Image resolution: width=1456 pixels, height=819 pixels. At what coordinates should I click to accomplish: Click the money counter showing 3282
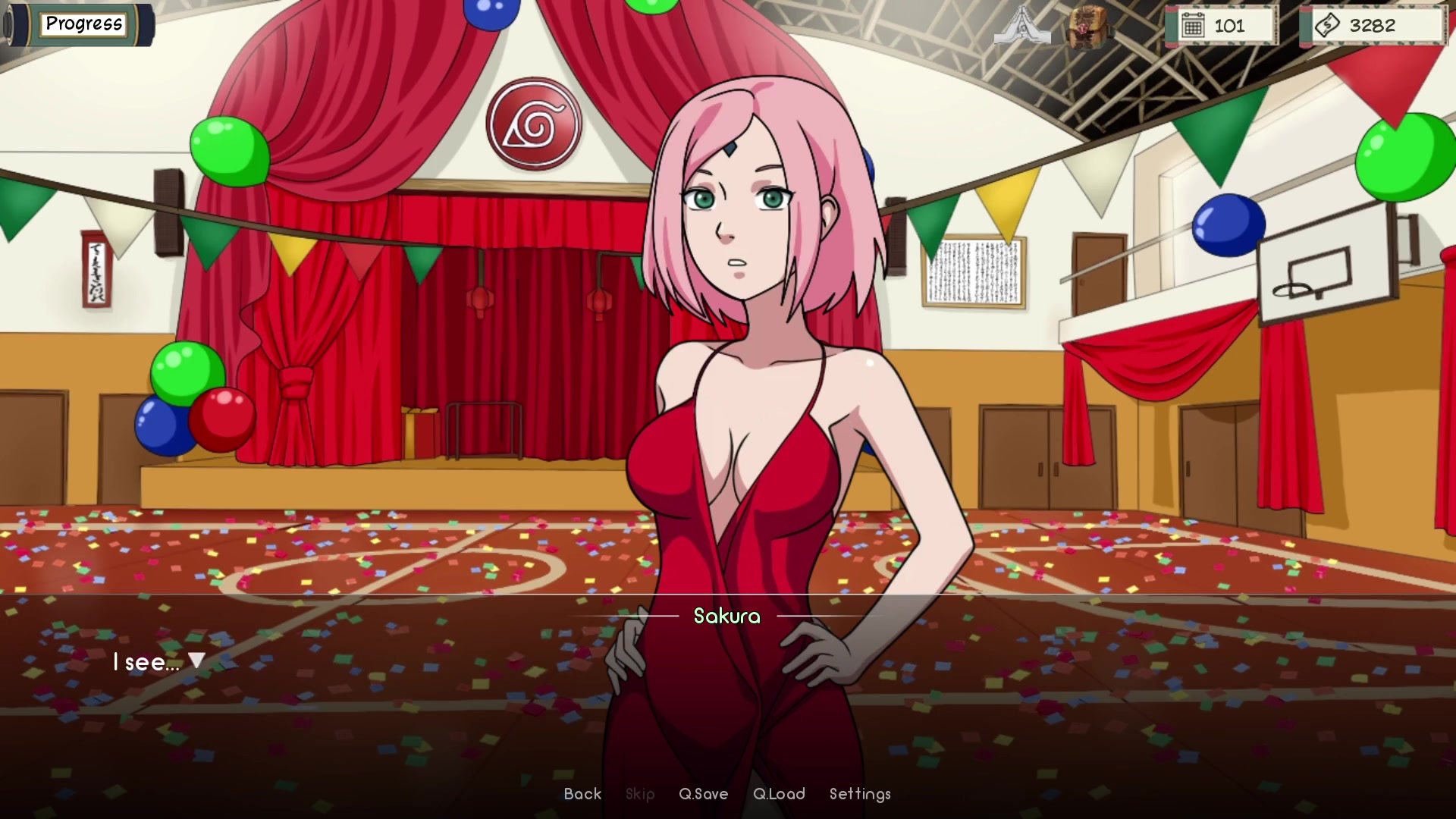pyautogui.click(x=1373, y=25)
